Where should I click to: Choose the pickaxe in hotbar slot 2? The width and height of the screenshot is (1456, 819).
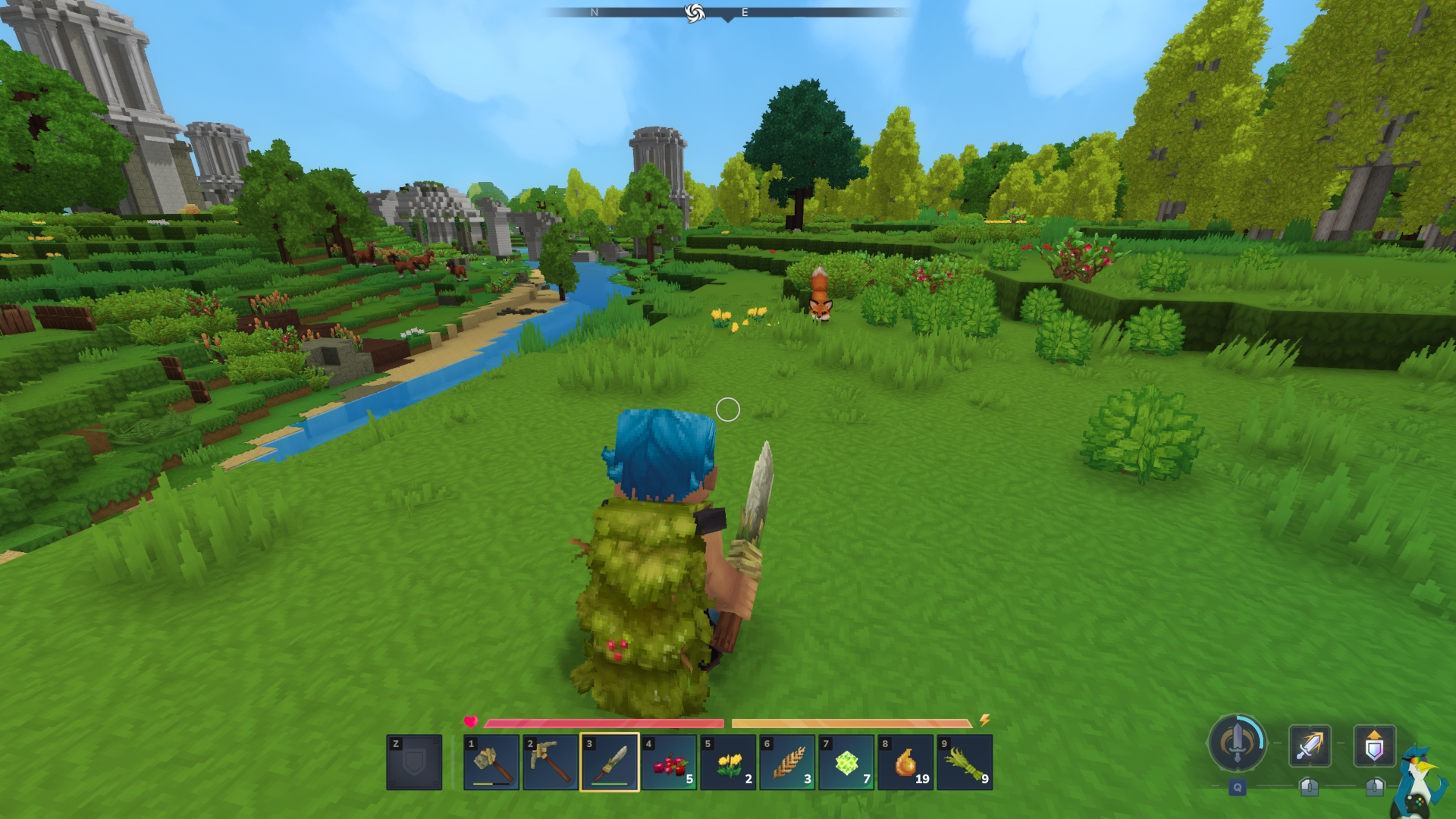coord(551,762)
